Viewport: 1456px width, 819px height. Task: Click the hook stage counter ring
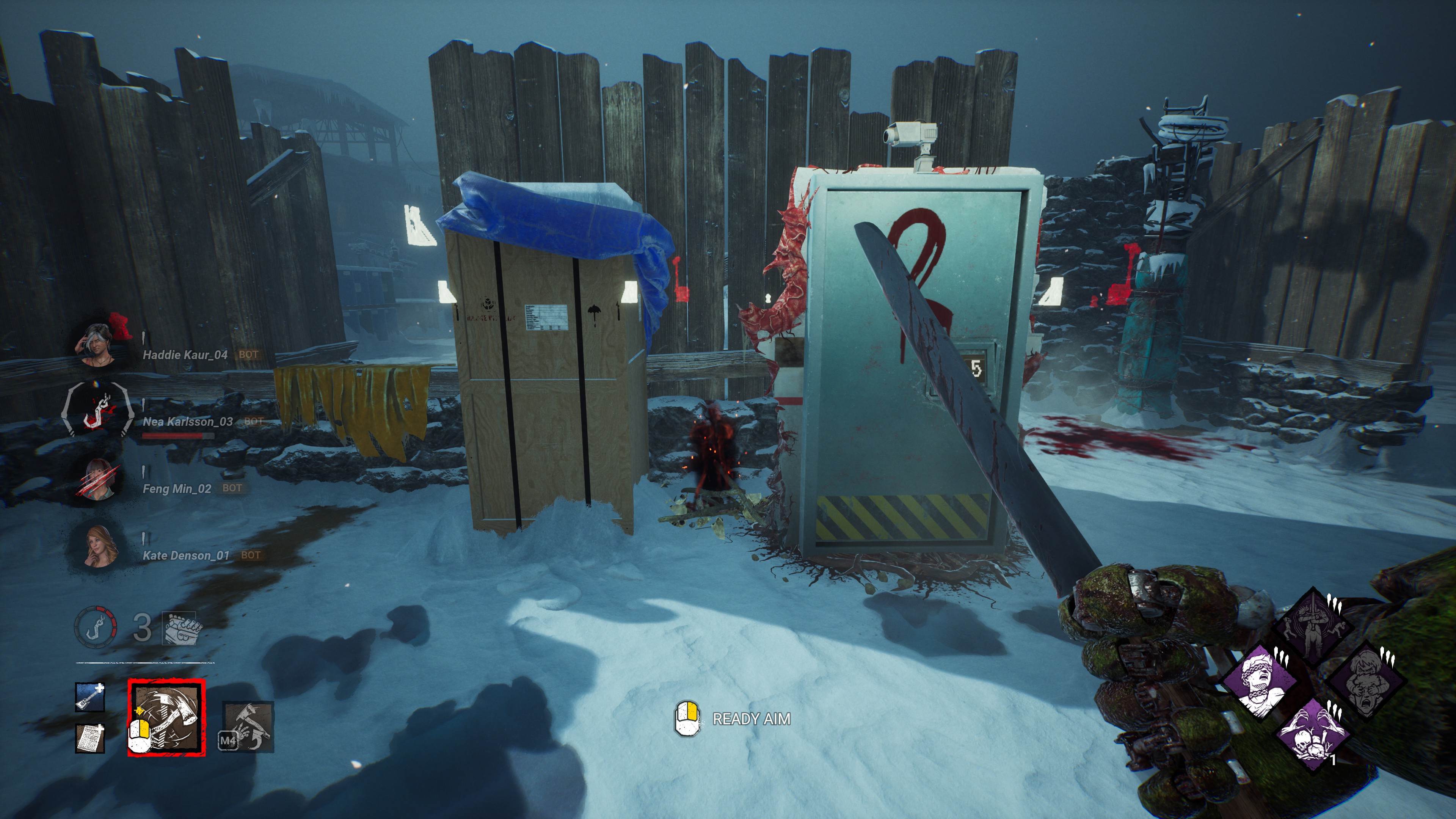point(96,627)
